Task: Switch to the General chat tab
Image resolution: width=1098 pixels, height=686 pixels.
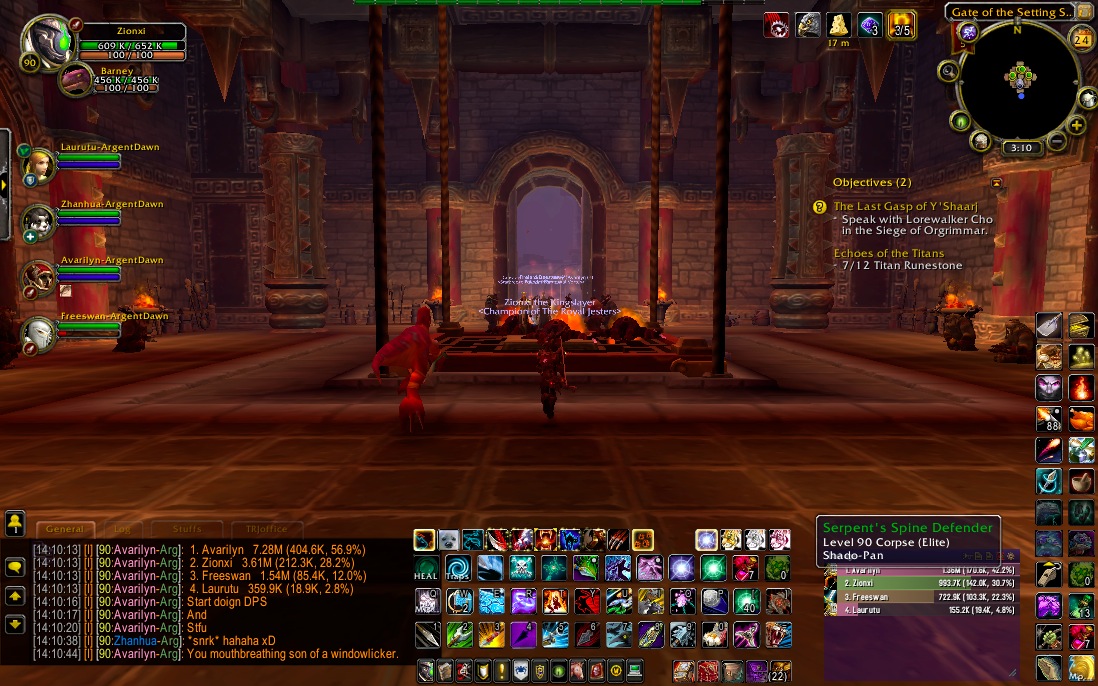Action: [x=65, y=529]
